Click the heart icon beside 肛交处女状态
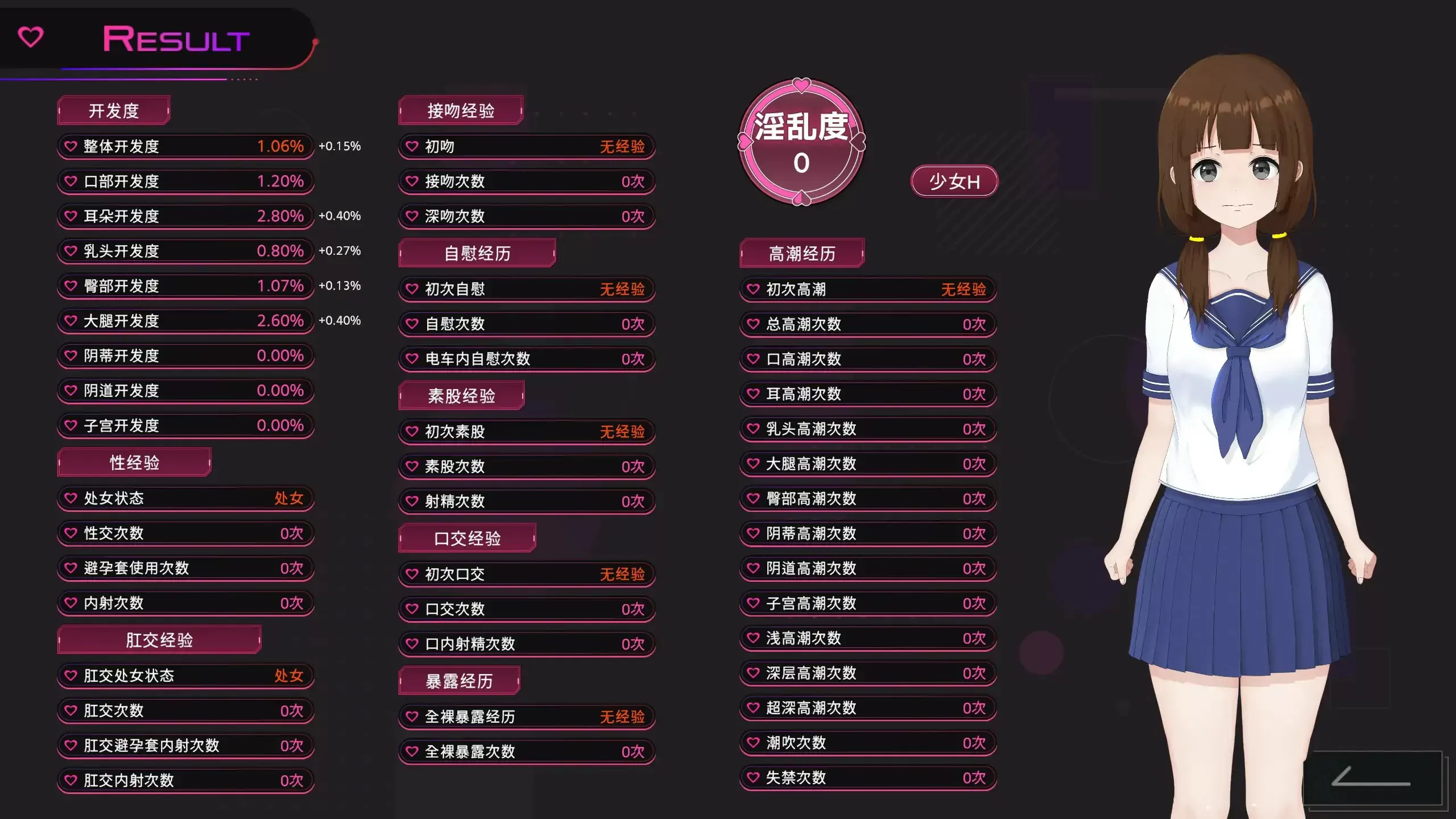The width and height of the screenshot is (1456, 819). (71, 676)
